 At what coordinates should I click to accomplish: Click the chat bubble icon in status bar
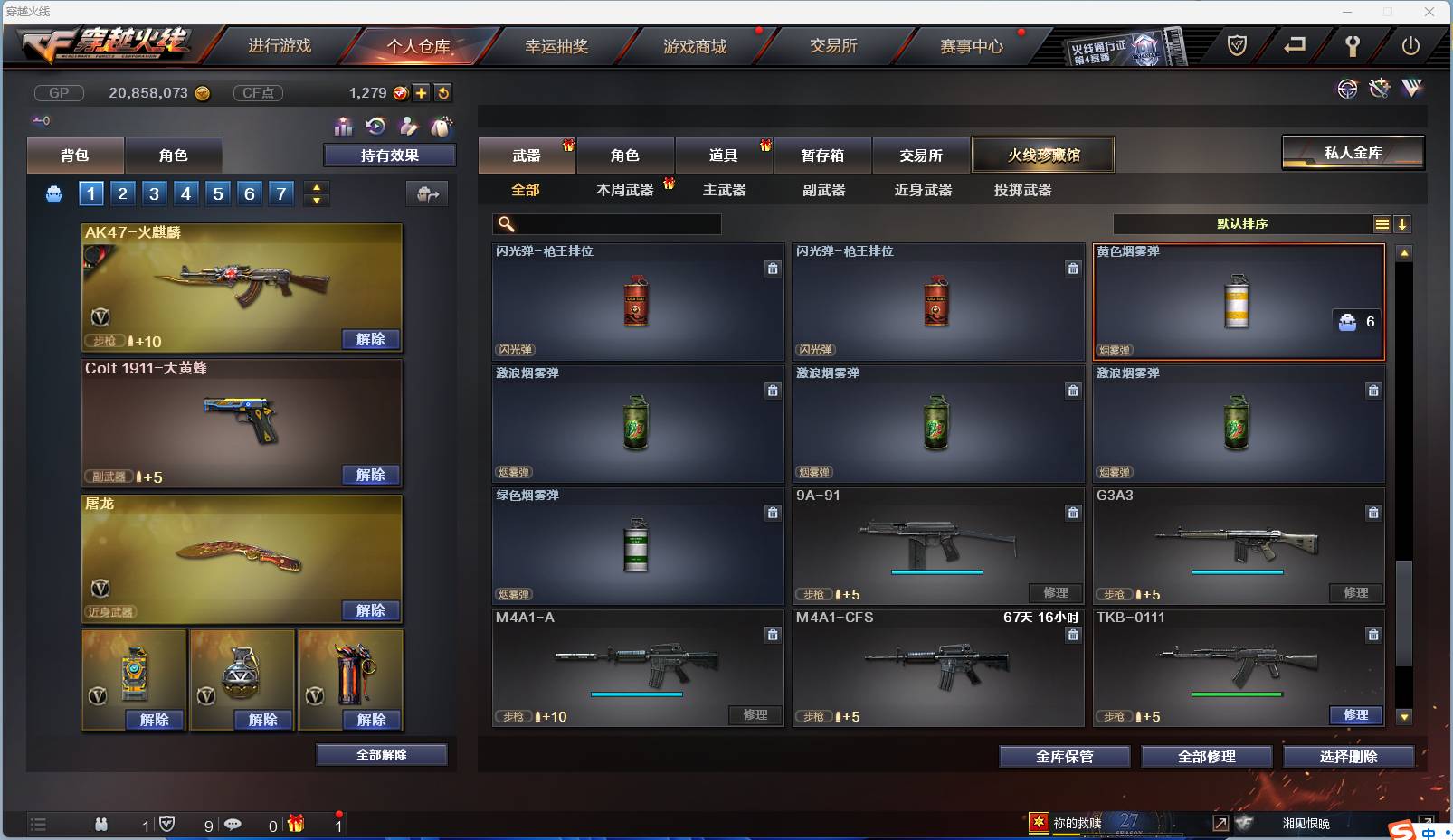tap(233, 824)
